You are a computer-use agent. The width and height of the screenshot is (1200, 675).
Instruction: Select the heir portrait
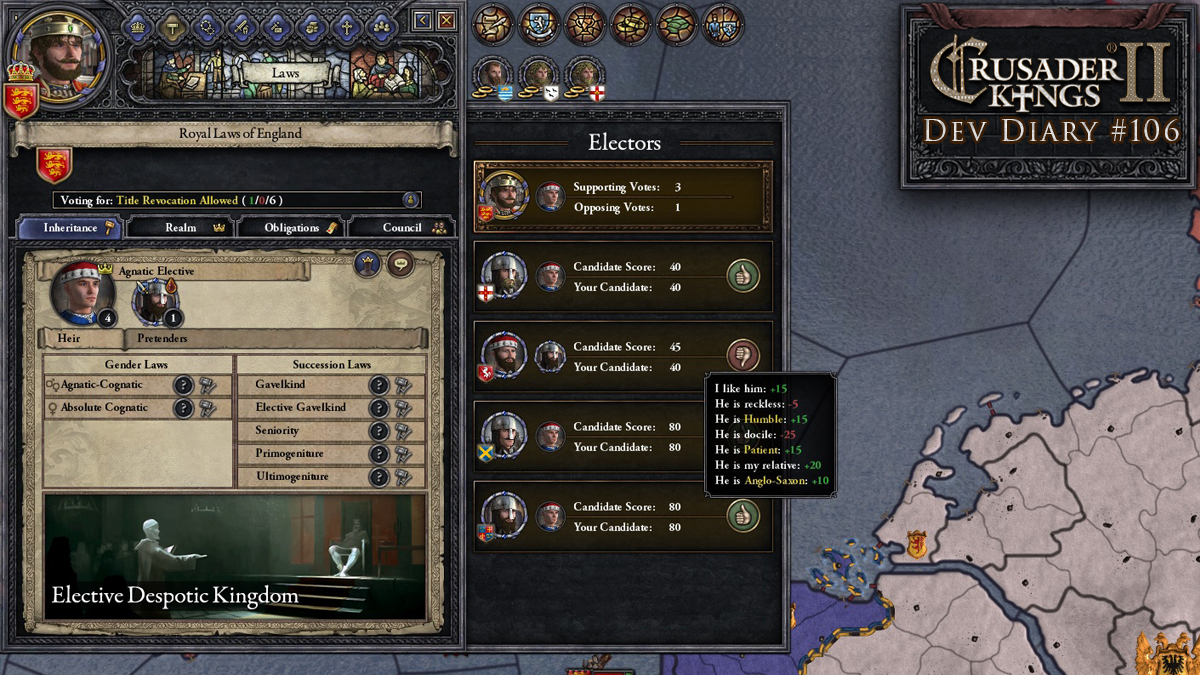click(82, 293)
